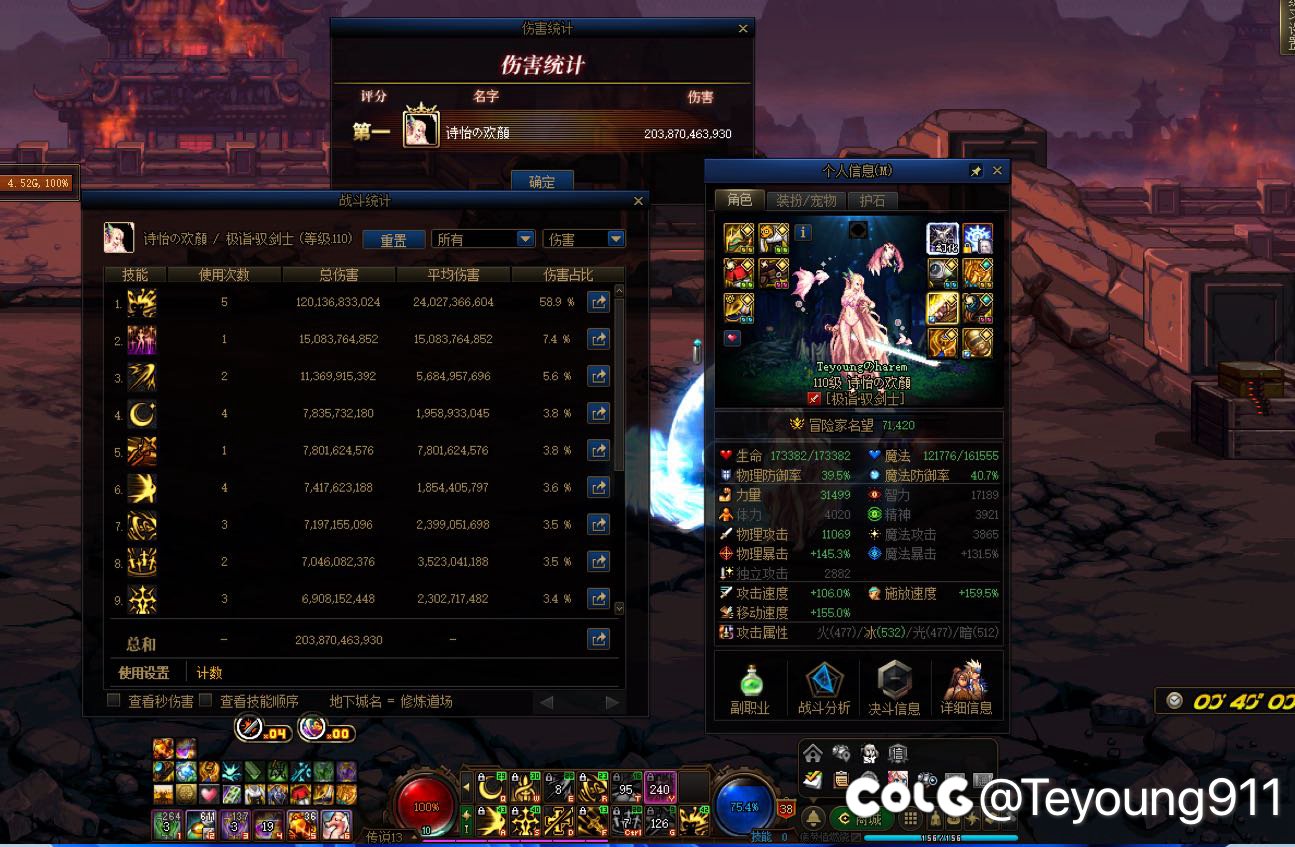Screen dimensions: 1295x847
Task: Toggle the 查看秒伤害 checkbox
Action: point(114,701)
